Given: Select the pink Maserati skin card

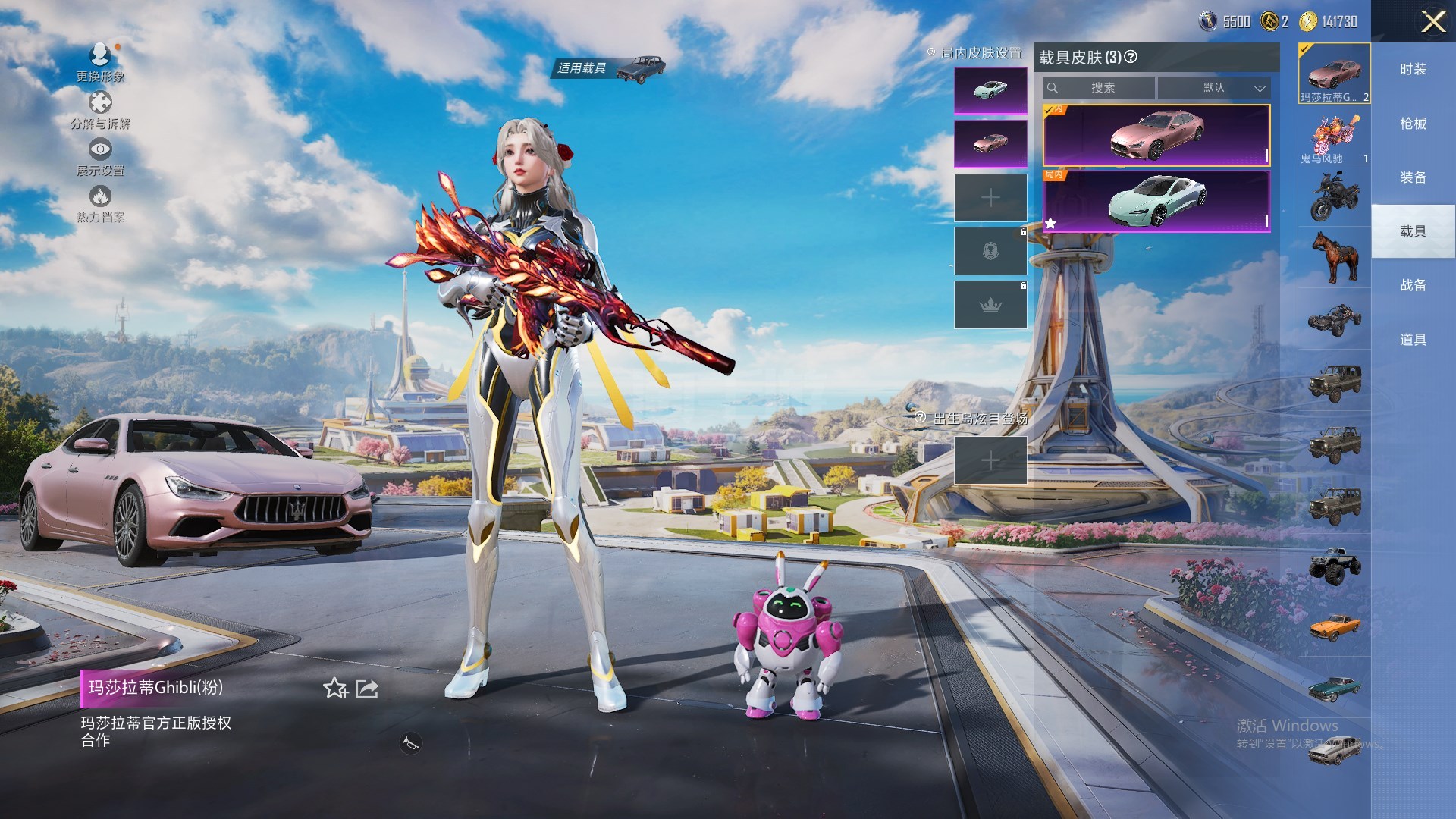Looking at the screenshot, I should (x=1156, y=135).
